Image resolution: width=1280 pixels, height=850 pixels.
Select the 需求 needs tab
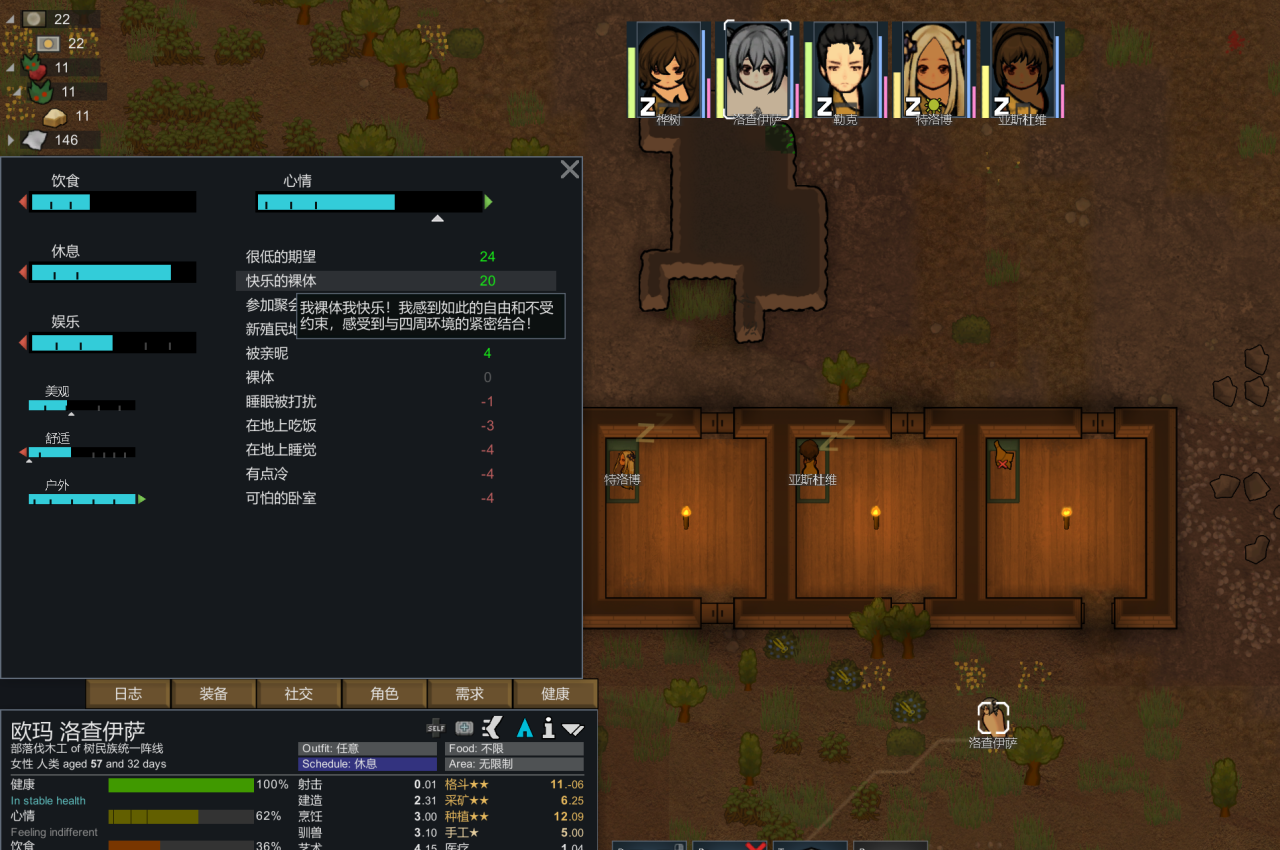[x=470, y=694]
